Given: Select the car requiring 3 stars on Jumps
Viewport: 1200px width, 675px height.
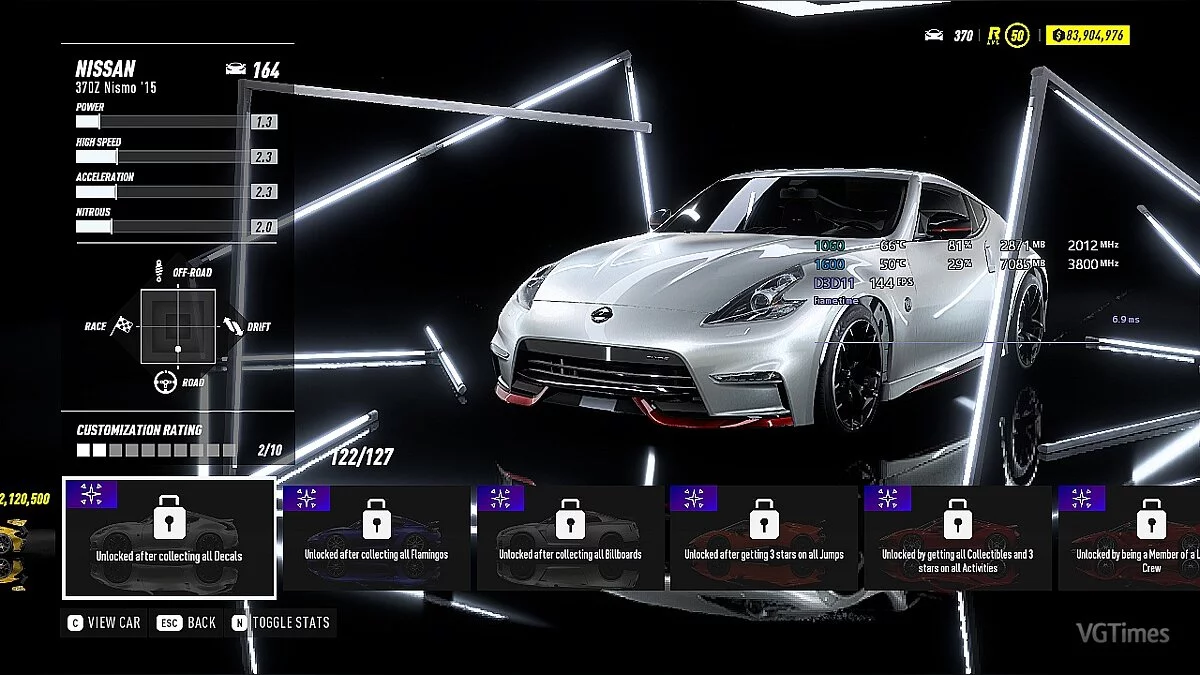Looking at the screenshot, I should click(x=764, y=538).
